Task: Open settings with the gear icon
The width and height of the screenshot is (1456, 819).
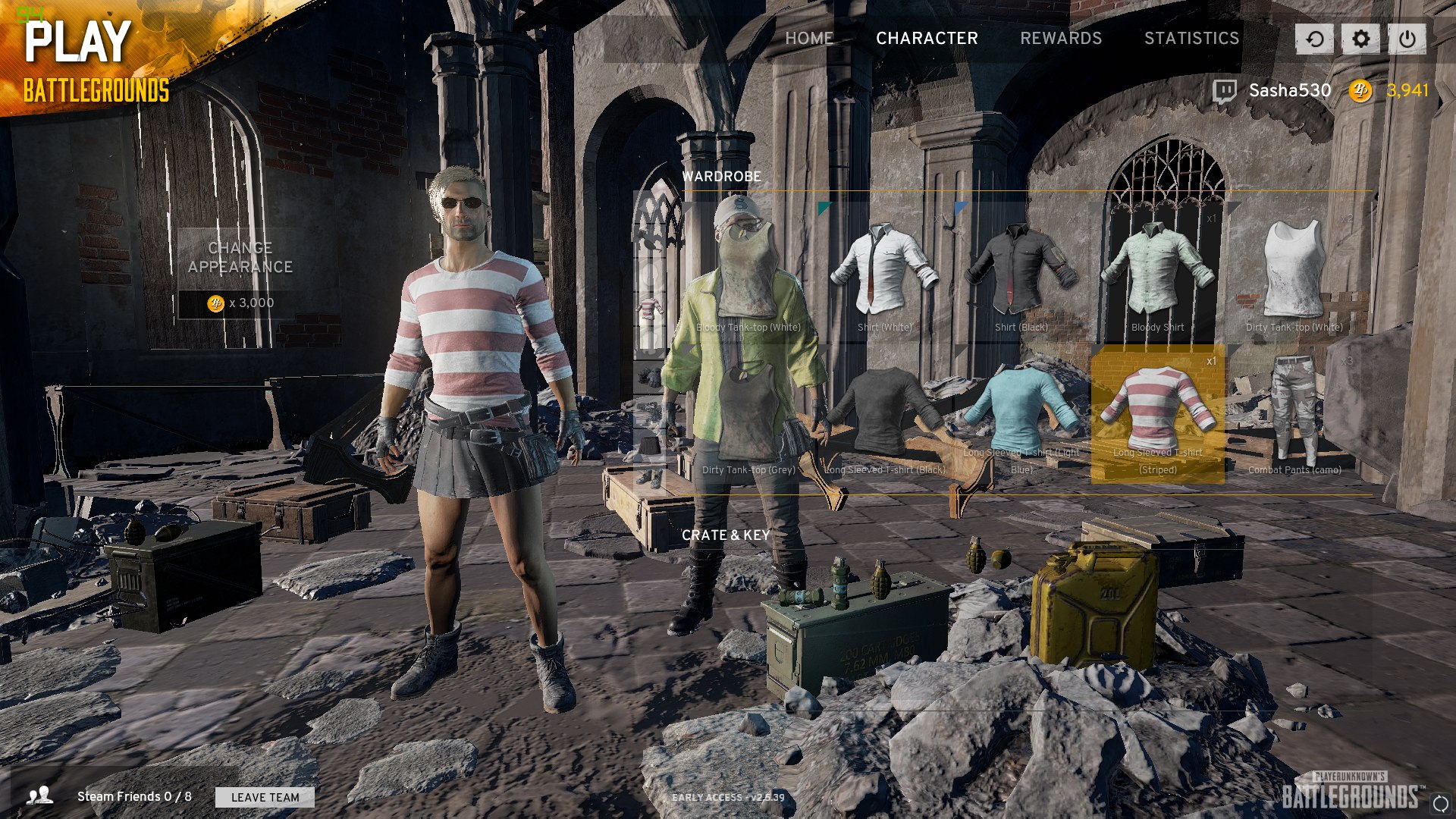Action: click(1360, 39)
